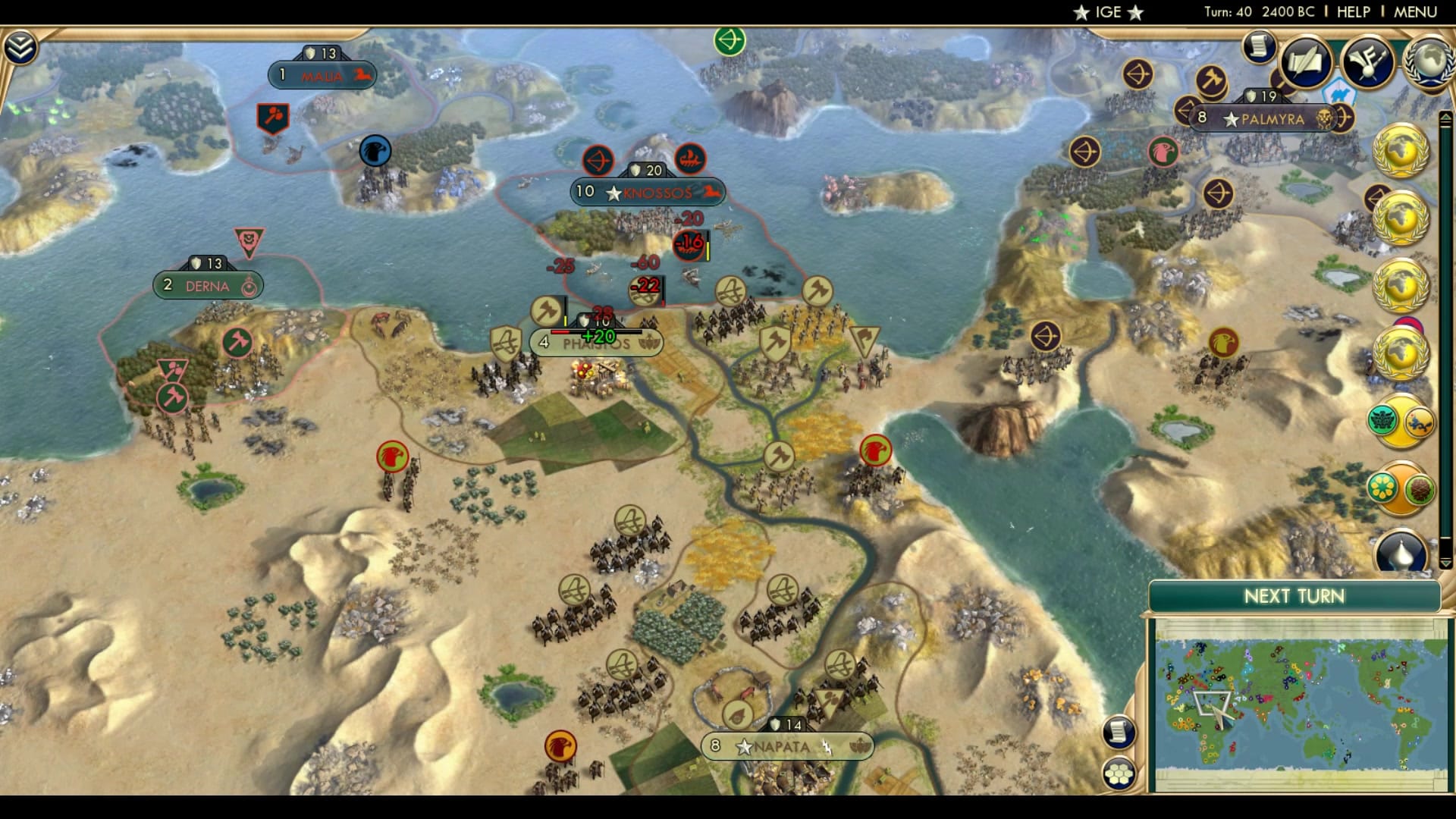The image size is (1456, 819).
Task: Click the down arrow on the notification scrollbar
Action: 1445,563
